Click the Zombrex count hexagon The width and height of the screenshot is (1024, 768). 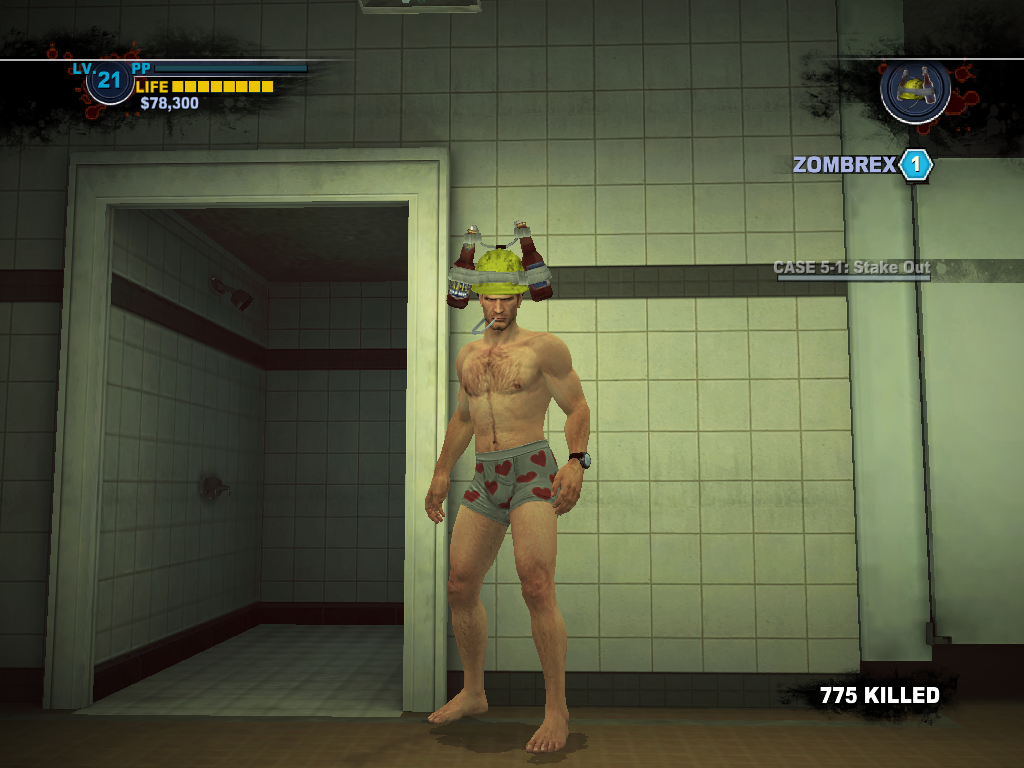[915, 165]
